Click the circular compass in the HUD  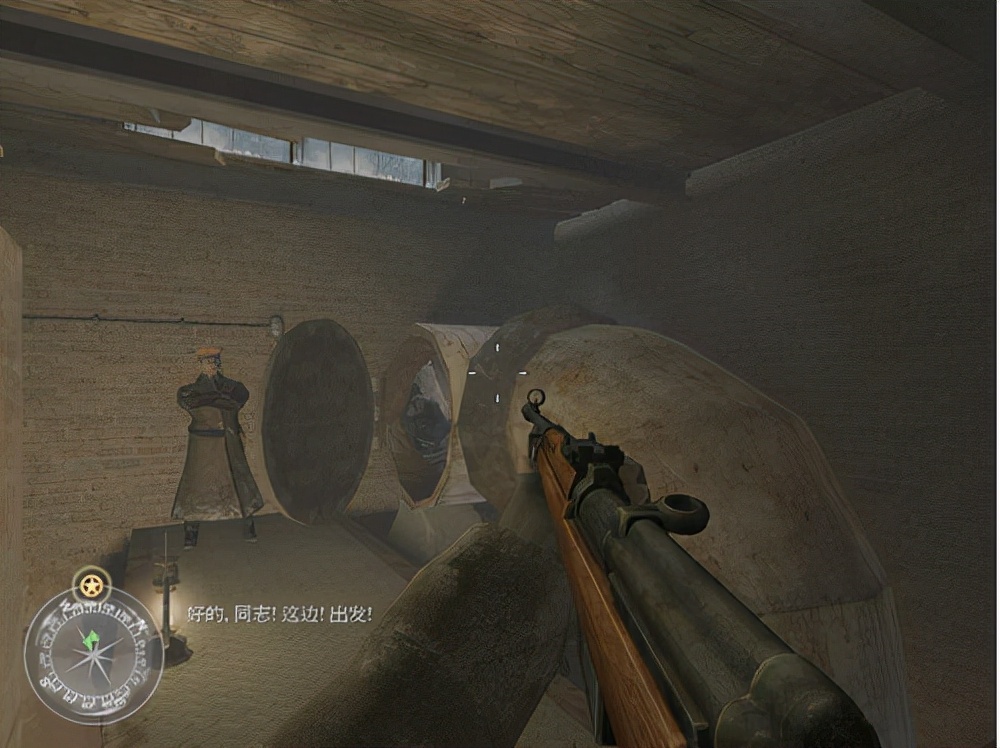(x=93, y=656)
